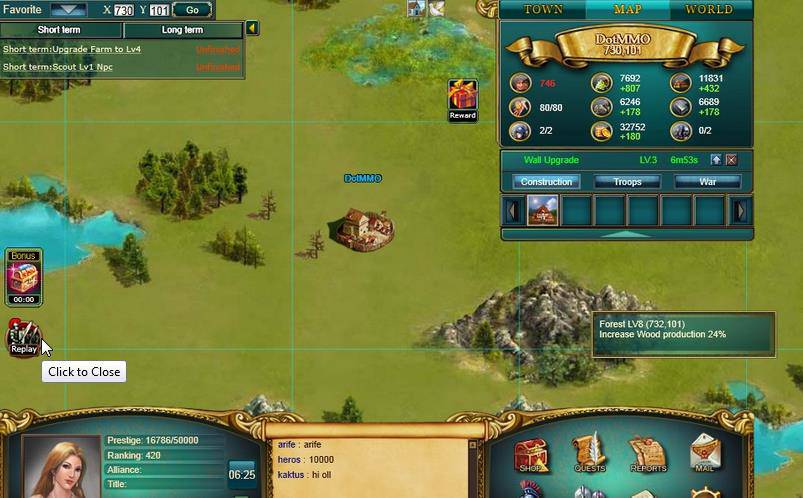Open the World tab
This screenshot has height=498, width=803.
(x=708, y=10)
